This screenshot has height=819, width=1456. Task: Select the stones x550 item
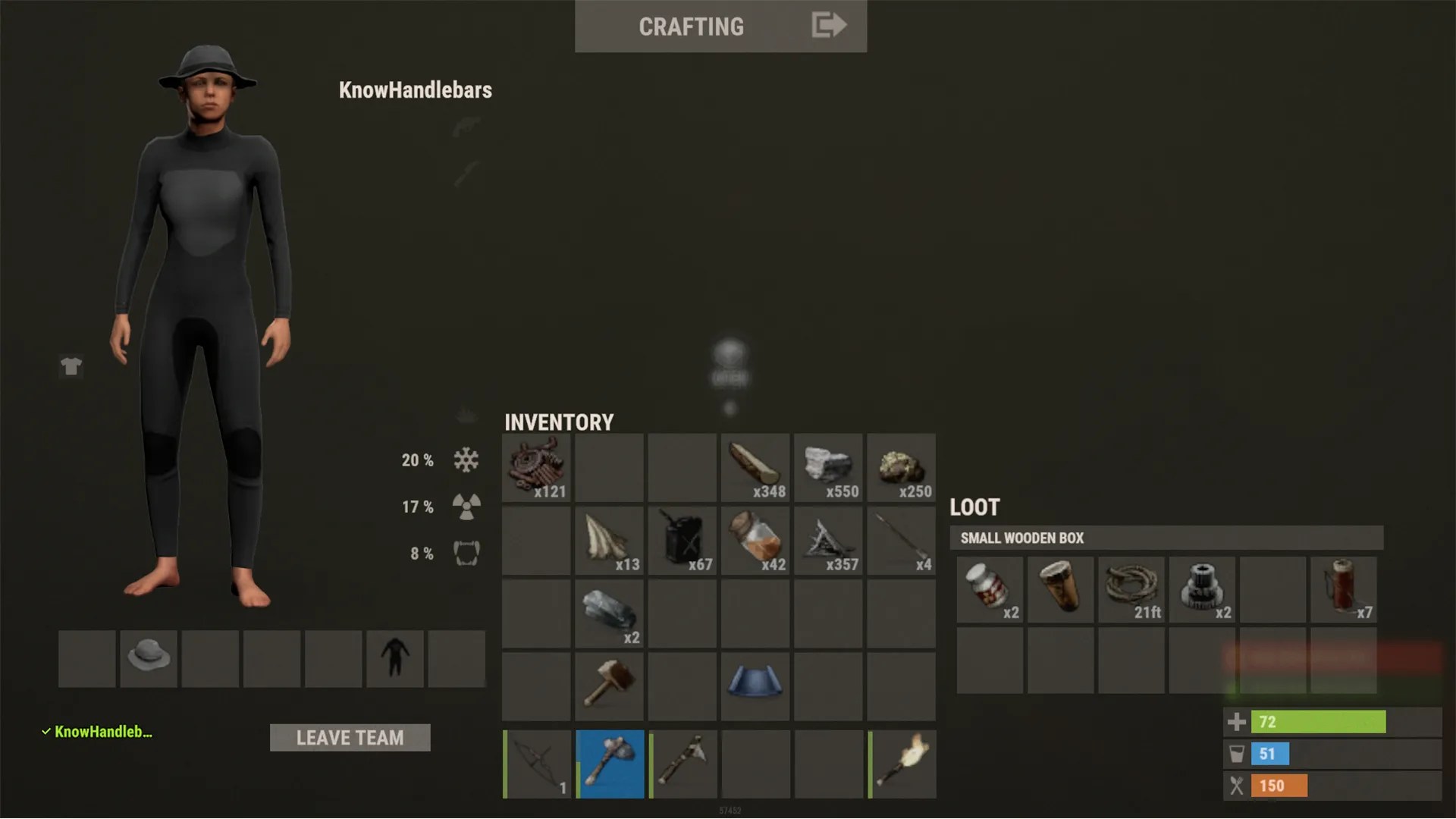(x=827, y=468)
